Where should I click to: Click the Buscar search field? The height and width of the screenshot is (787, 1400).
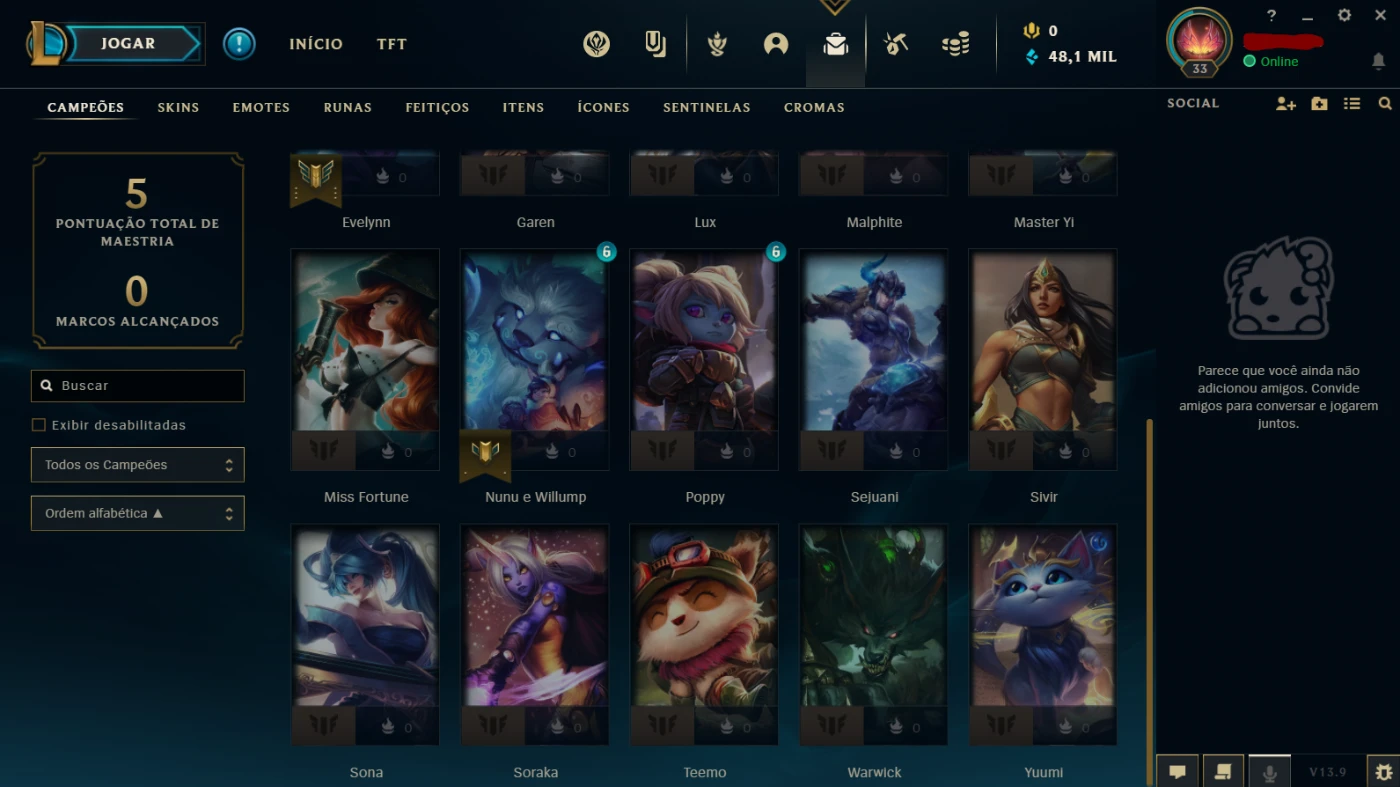137,386
